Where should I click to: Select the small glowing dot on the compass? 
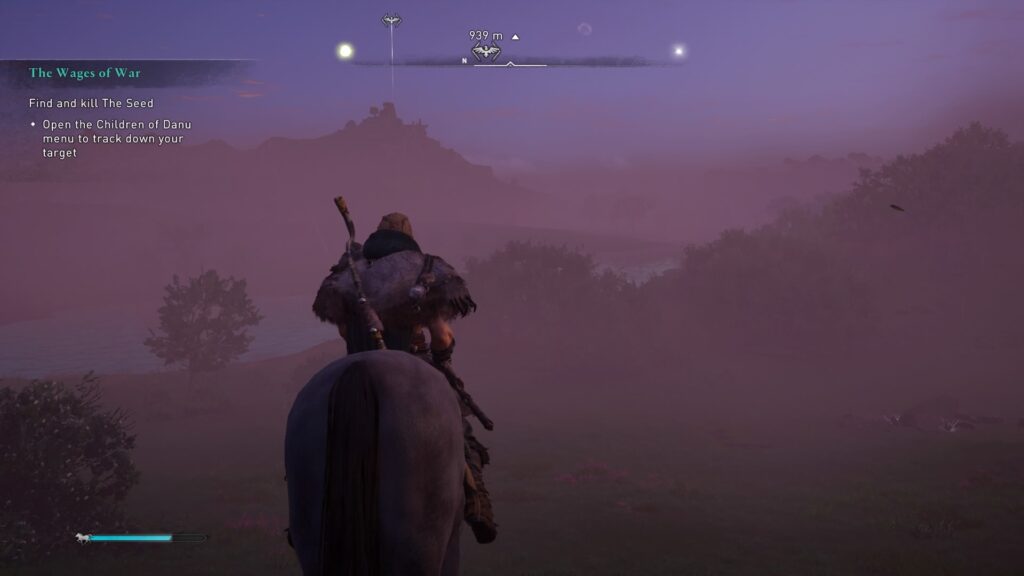679,50
